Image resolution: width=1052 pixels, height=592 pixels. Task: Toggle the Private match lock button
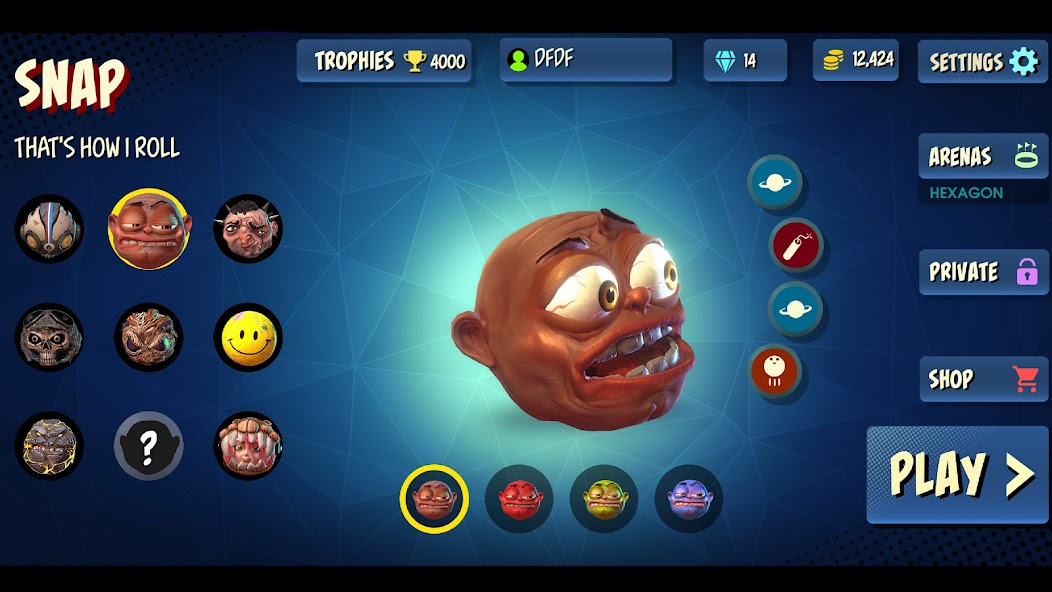point(983,272)
